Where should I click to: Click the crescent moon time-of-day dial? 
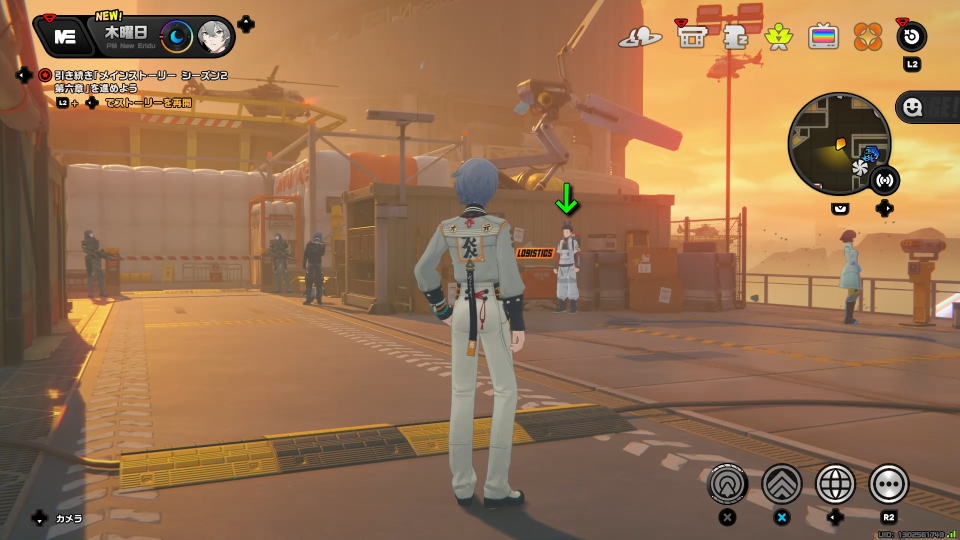[177, 36]
